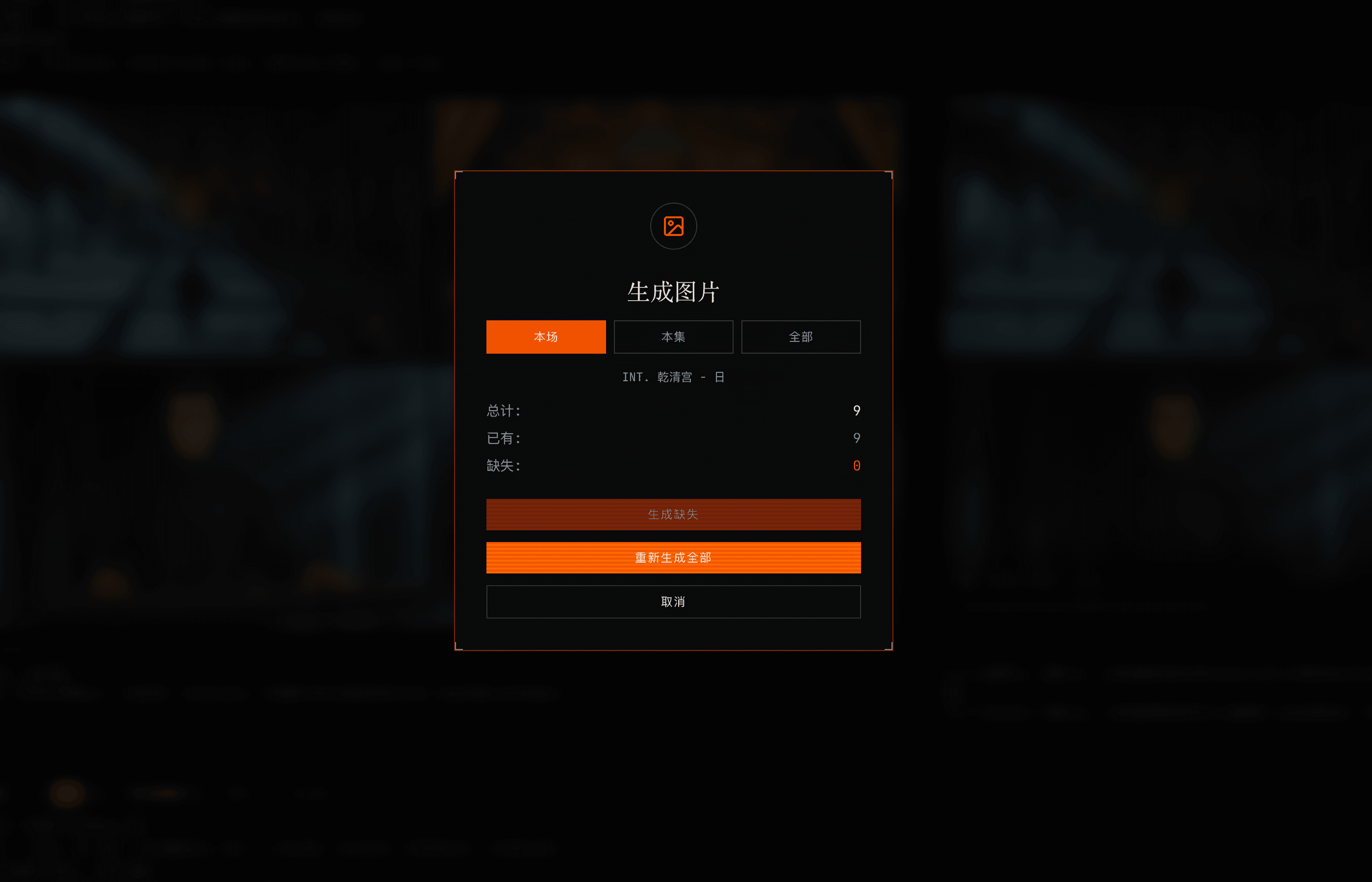Select the 本场 scope tab
Screen dimensions: 1372x882
click(545, 337)
